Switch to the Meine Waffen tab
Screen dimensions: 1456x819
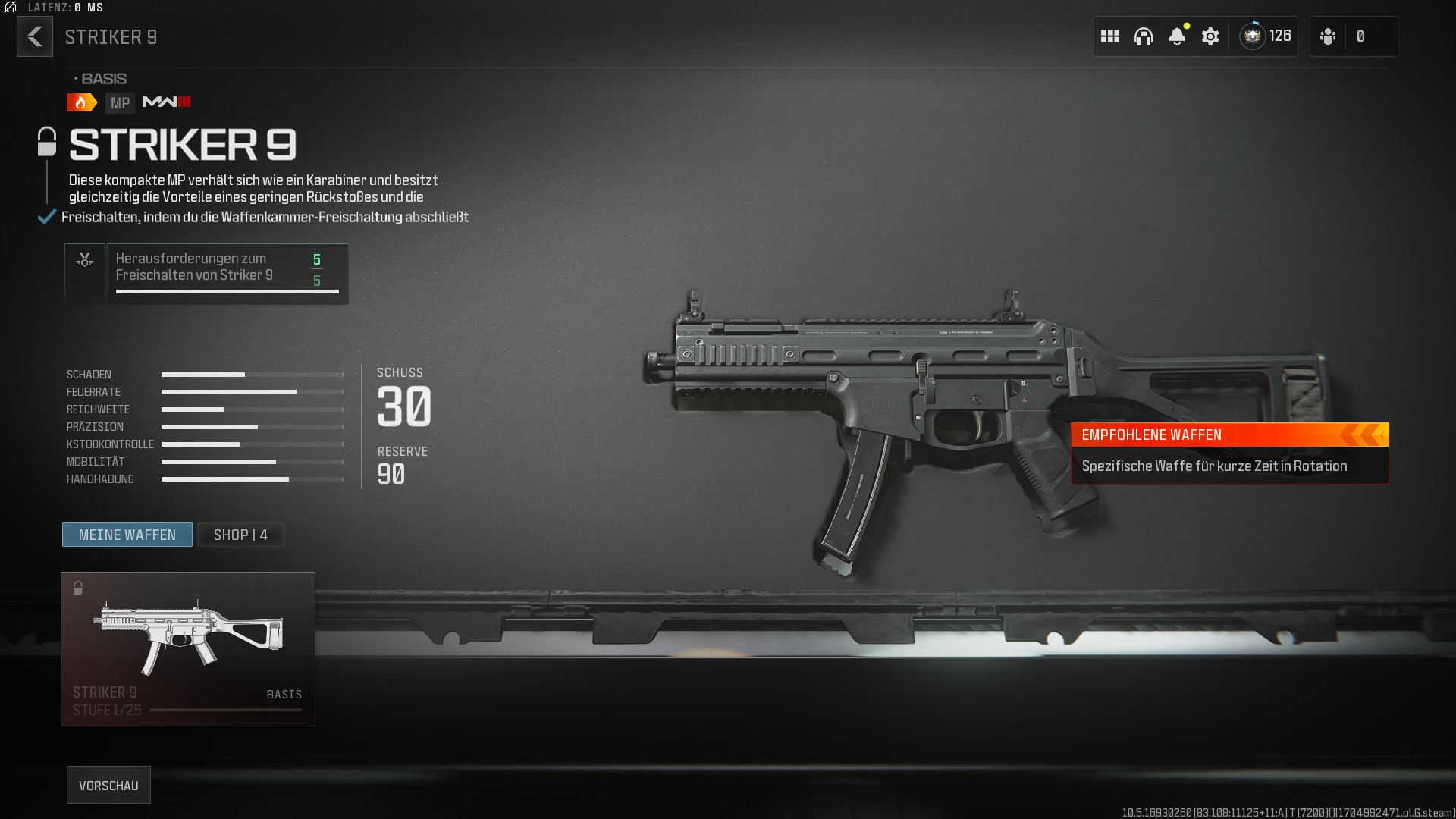click(127, 535)
